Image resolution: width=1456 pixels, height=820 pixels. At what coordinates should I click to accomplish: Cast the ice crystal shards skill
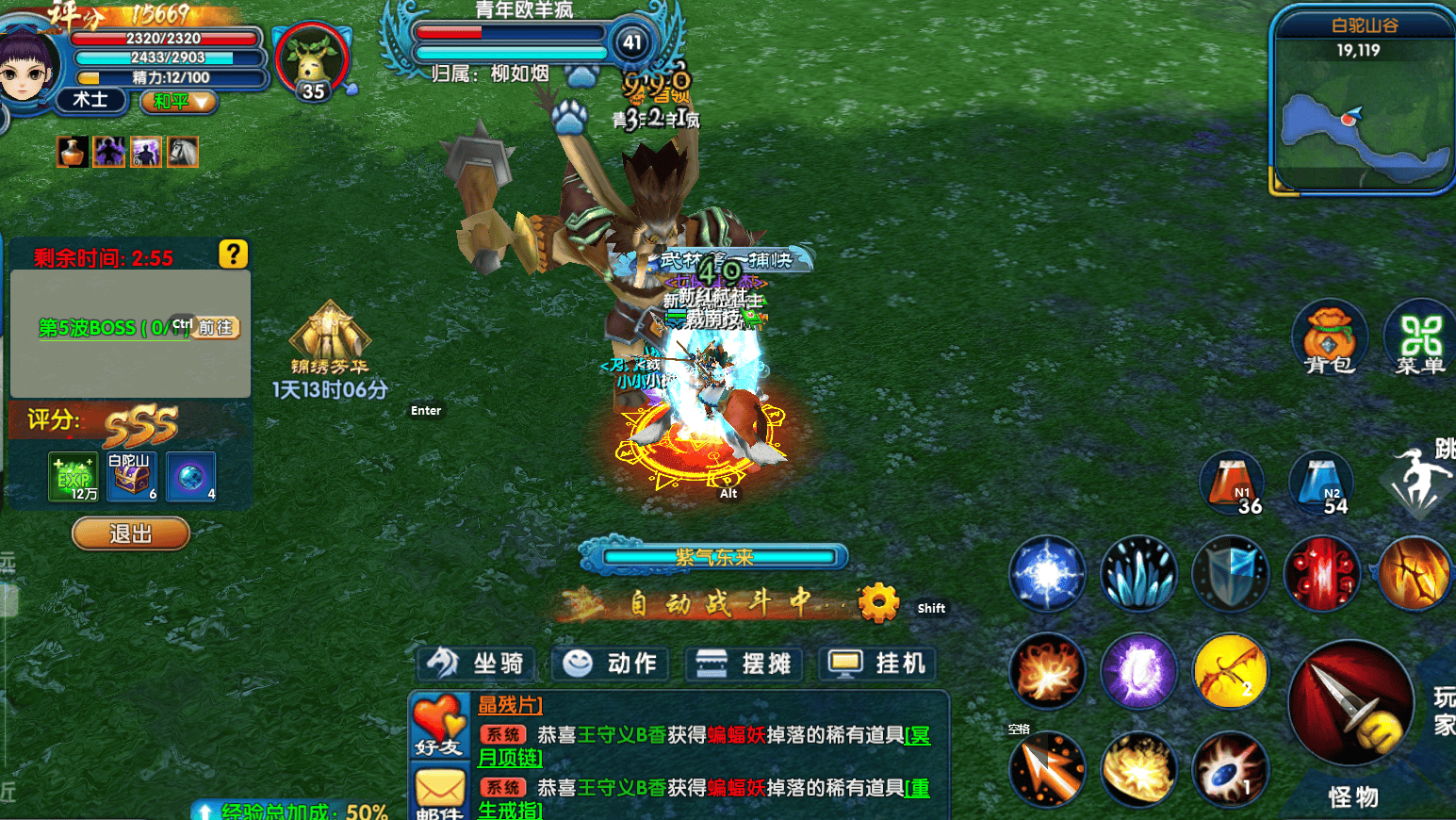[1138, 573]
